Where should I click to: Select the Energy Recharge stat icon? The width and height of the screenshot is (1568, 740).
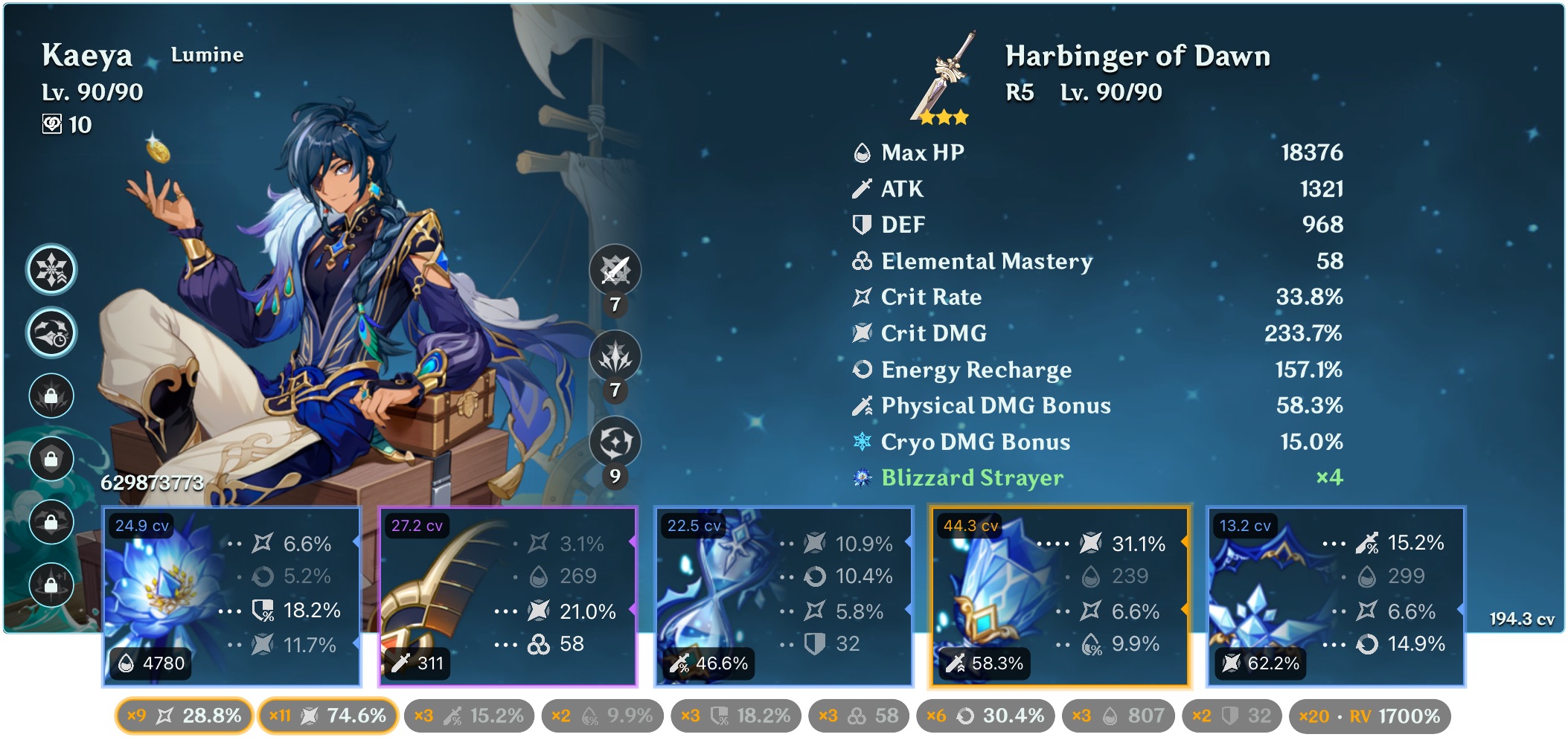(x=861, y=369)
